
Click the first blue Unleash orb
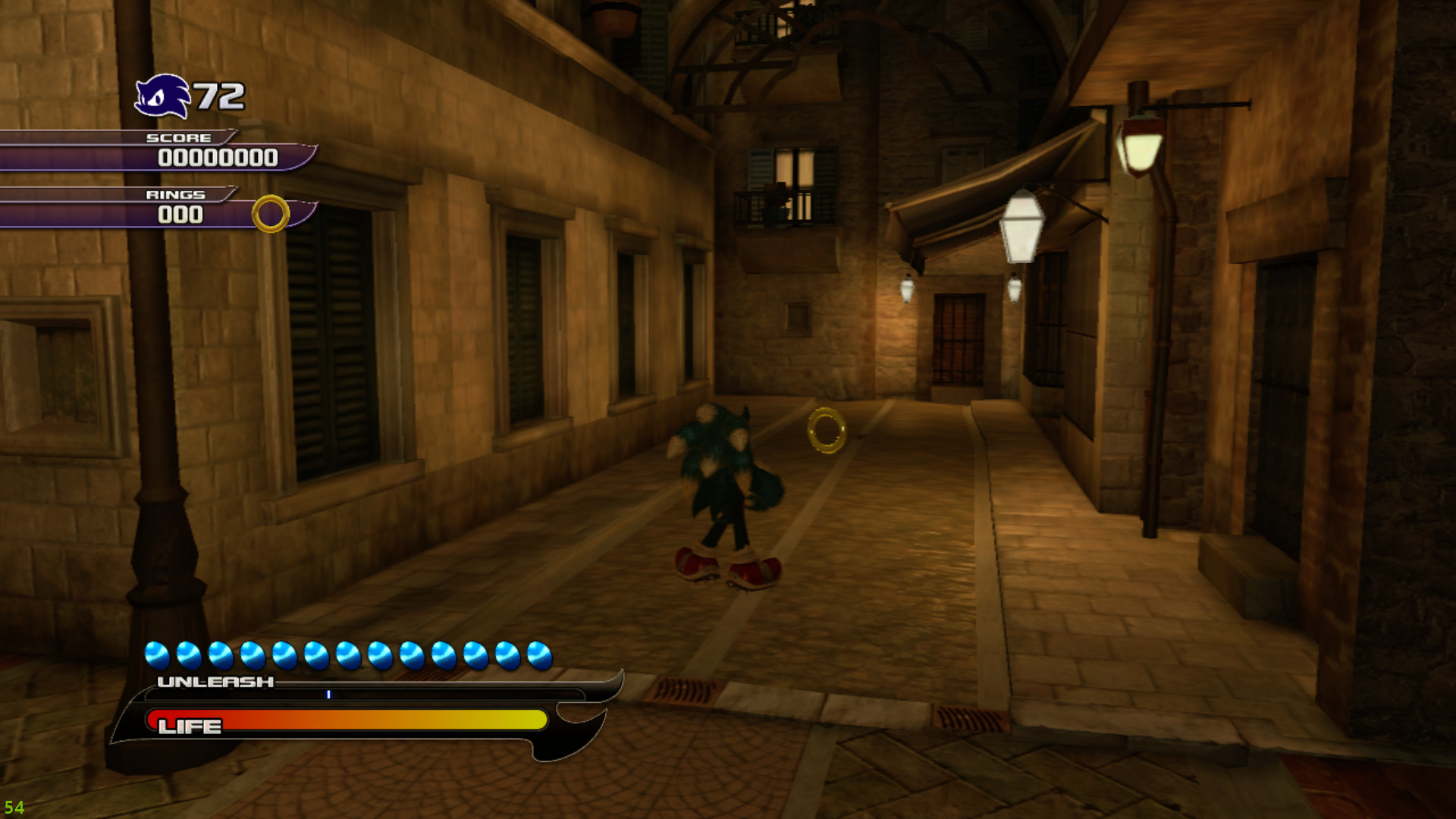(158, 654)
